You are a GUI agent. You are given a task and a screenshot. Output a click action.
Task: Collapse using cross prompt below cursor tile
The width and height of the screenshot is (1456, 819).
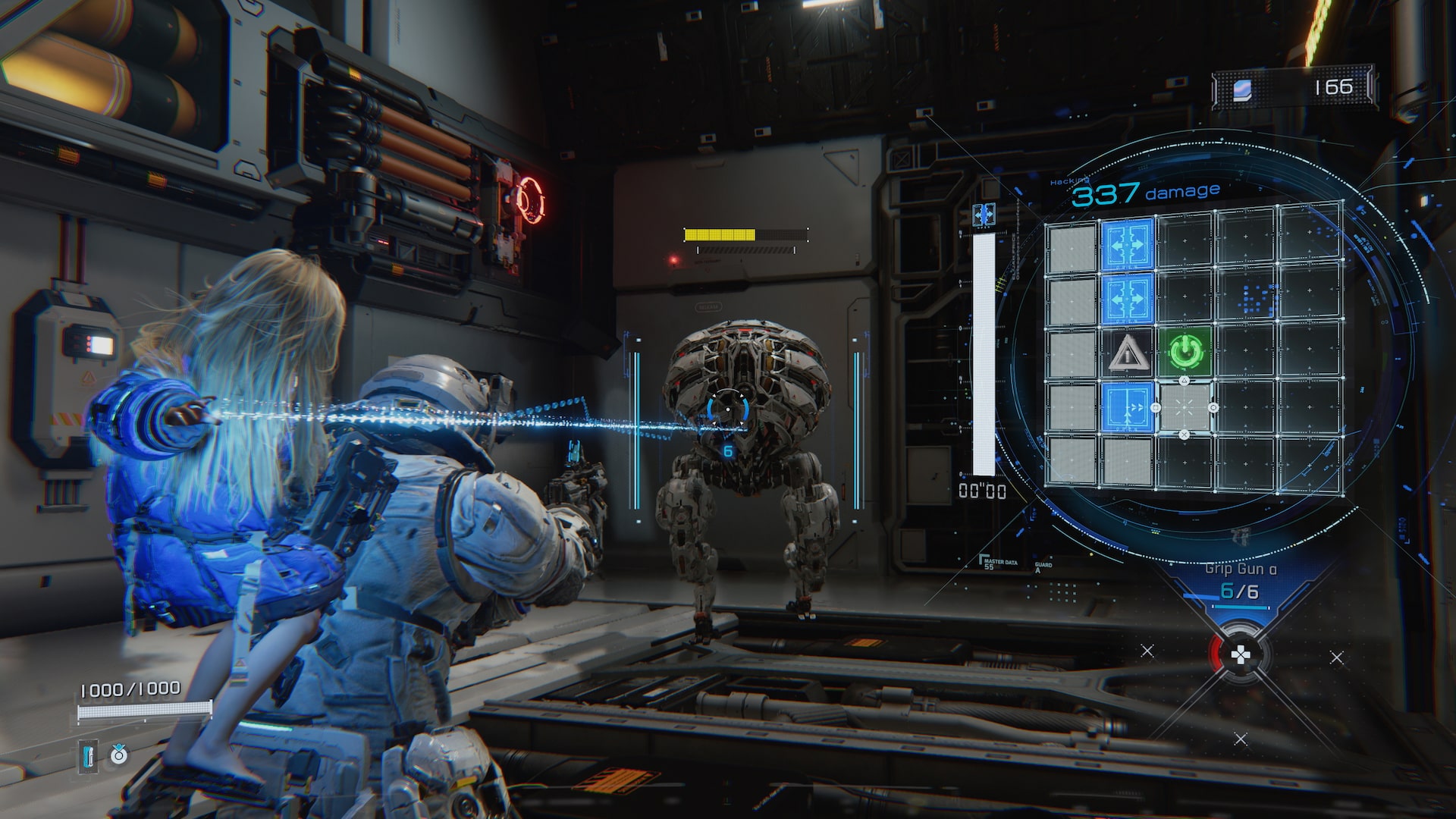point(1185,435)
